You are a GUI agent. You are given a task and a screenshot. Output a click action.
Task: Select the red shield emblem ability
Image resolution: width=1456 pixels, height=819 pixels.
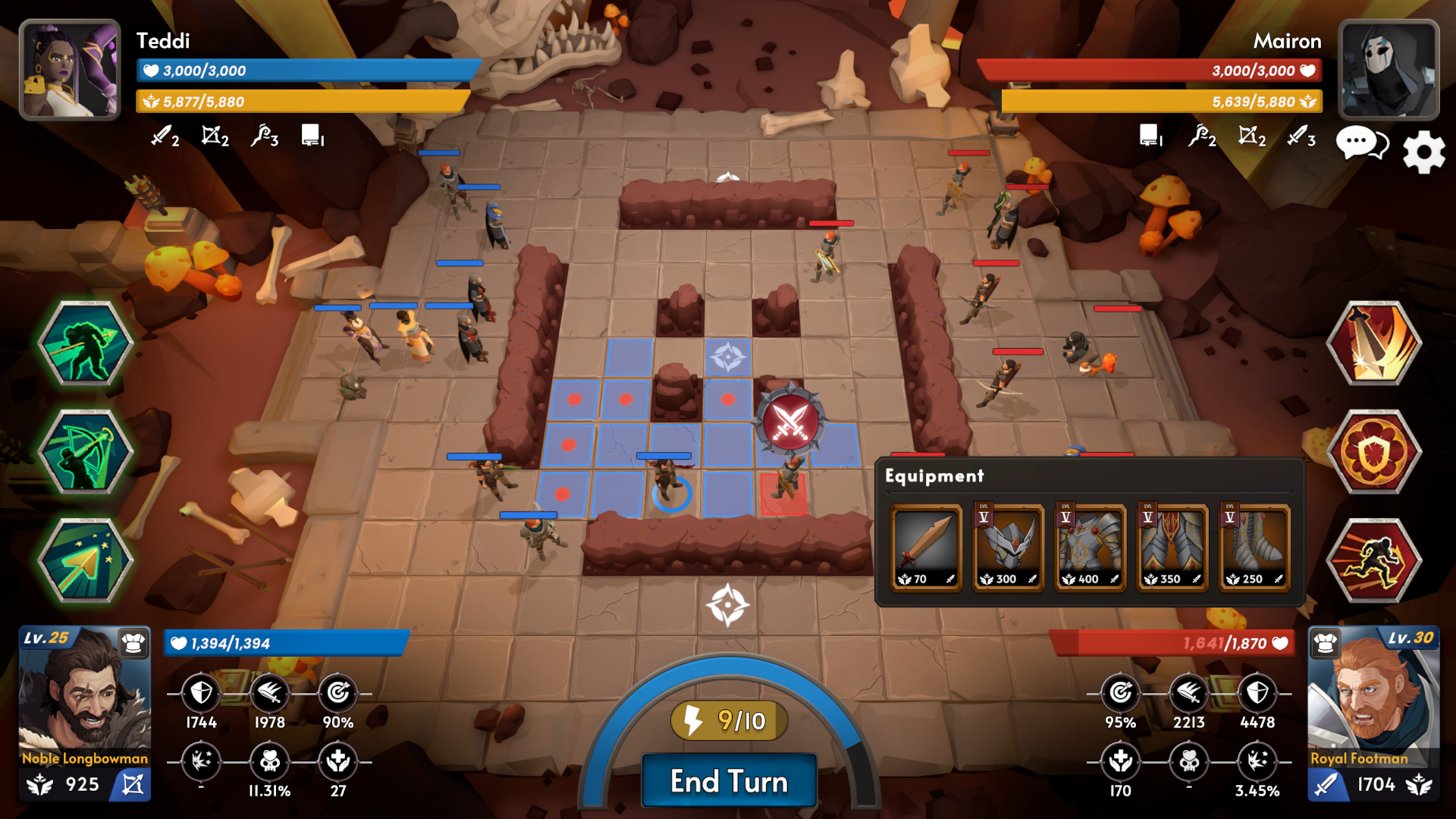[x=1374, y=452]
